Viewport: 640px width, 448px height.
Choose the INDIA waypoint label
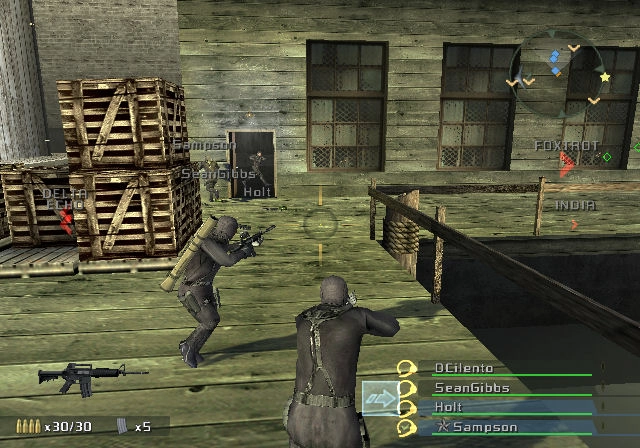[574, 205]
